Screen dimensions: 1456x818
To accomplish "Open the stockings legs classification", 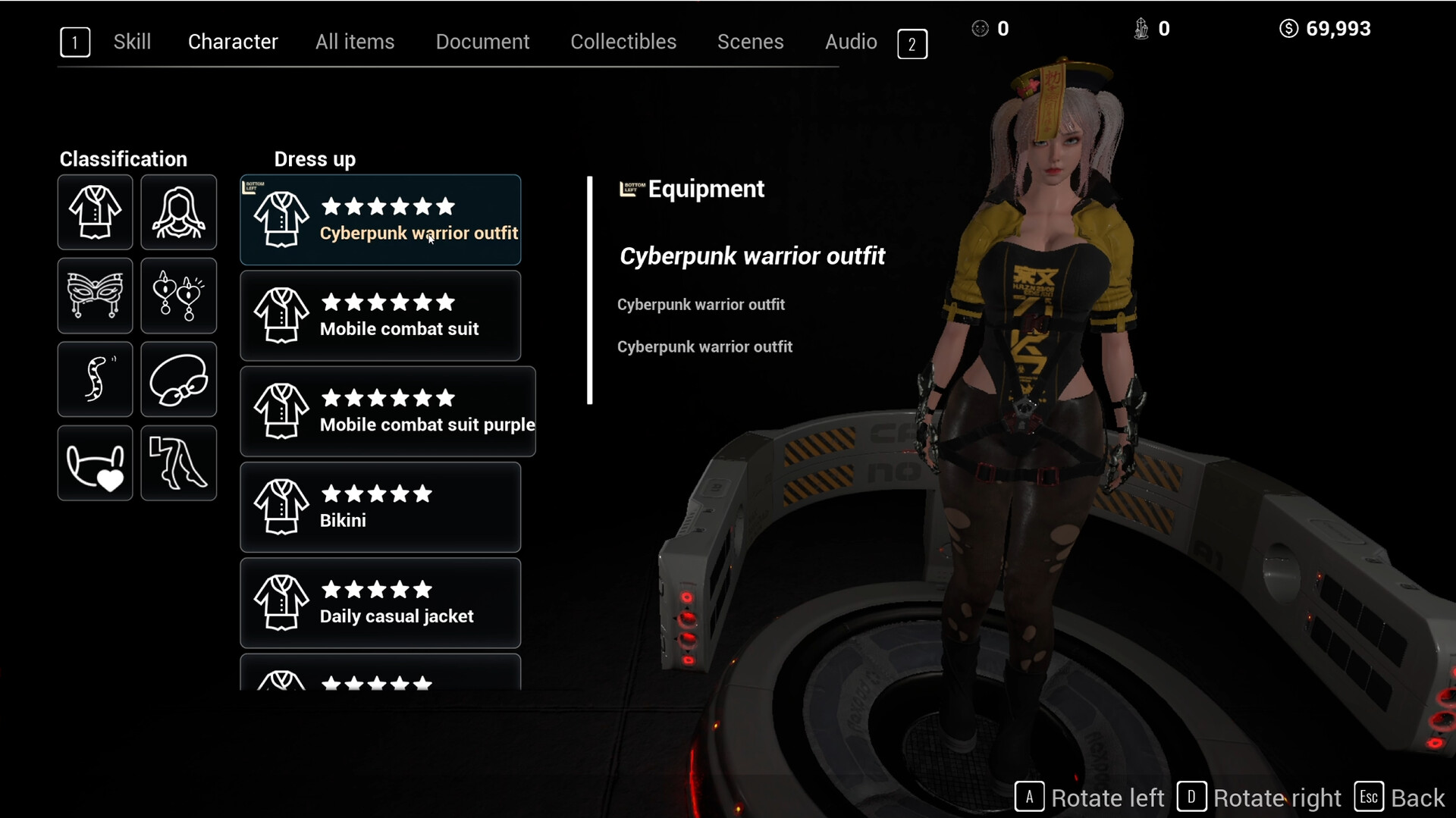I will [179, 463].
